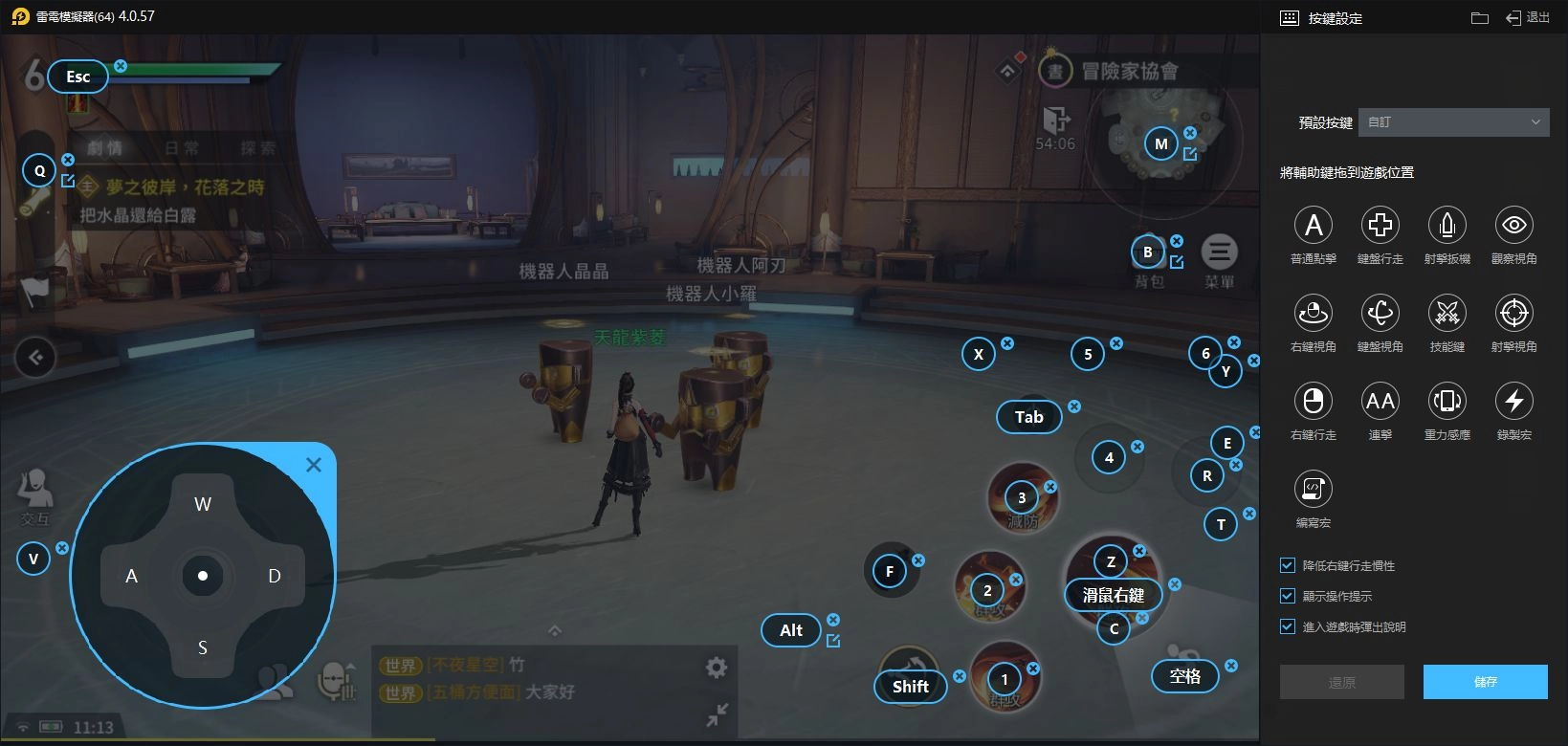1568x746 pixels.
Task: Toggle 降低右鍵行走慣性 checkbox
Action: tap(1288, 565)
